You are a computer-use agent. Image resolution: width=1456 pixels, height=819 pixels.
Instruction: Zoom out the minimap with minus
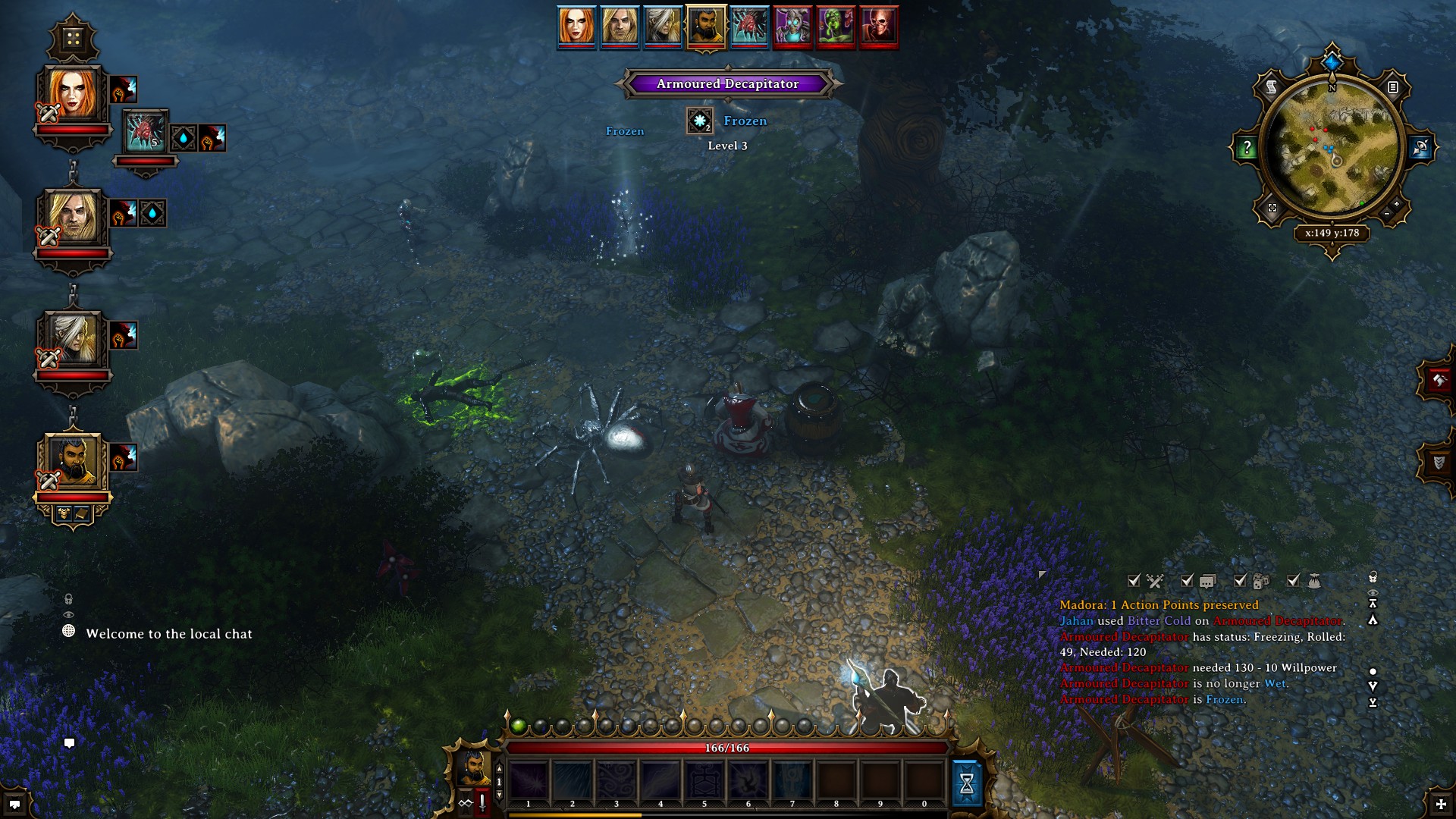click(x=1387, y=215)
